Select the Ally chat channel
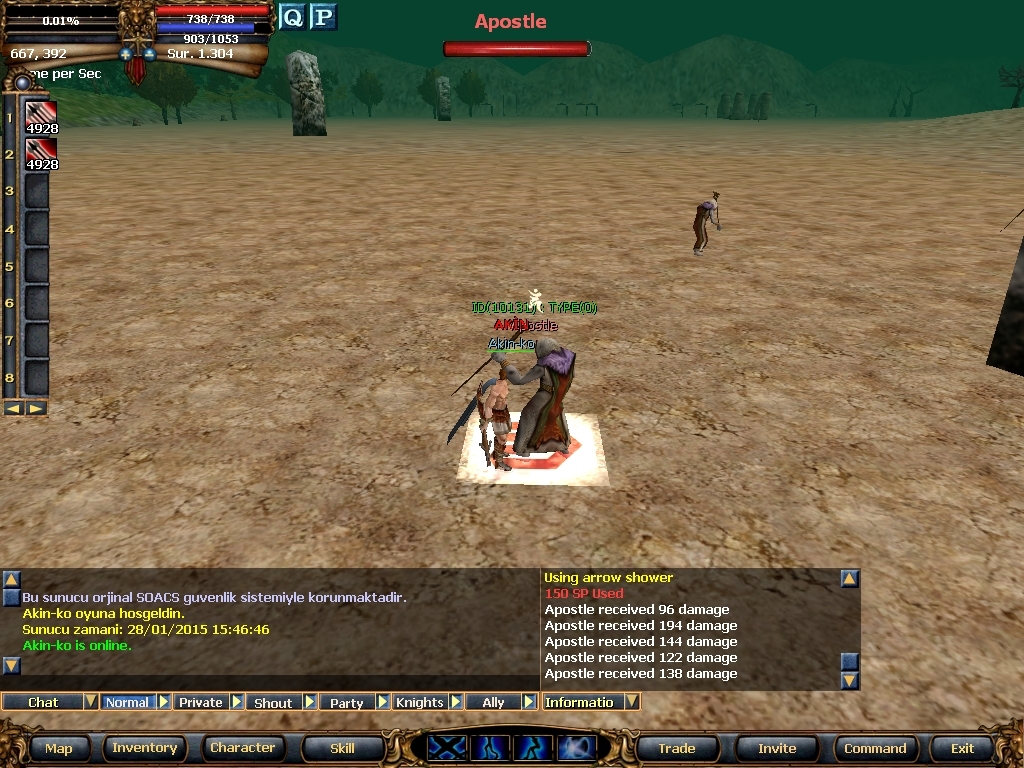This screenshot has width=1024, height=768. 493,702
